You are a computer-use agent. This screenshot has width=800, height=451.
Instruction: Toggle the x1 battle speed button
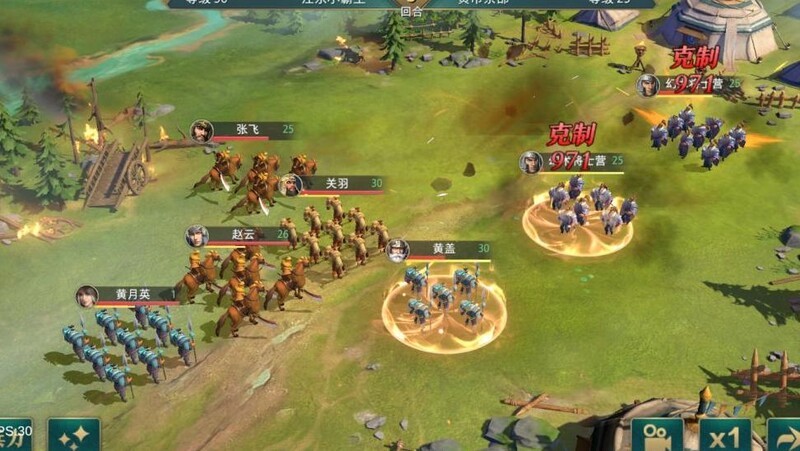[724, 436]
